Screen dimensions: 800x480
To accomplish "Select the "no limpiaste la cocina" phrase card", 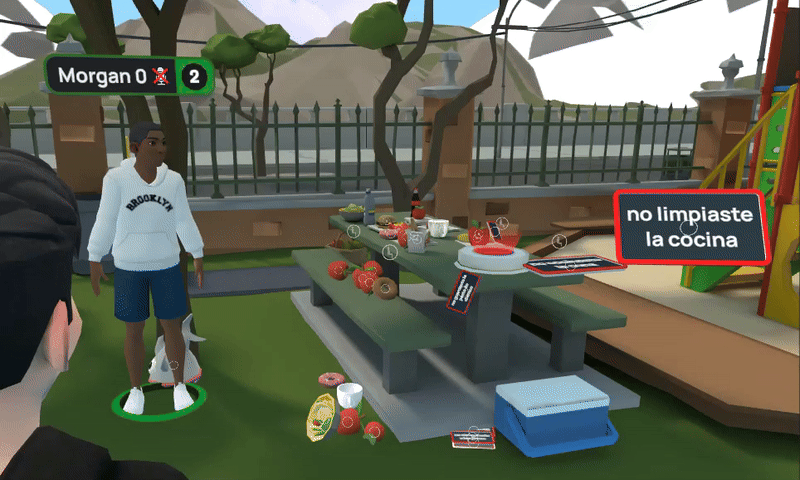I will coord(691,228).
